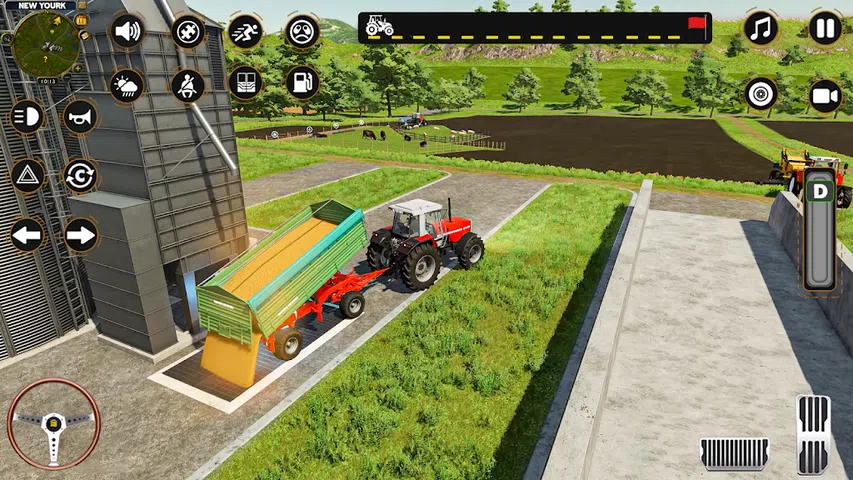Toggle the music note button
The height and width of the screenshot is (480, 853).
point(762,28)
